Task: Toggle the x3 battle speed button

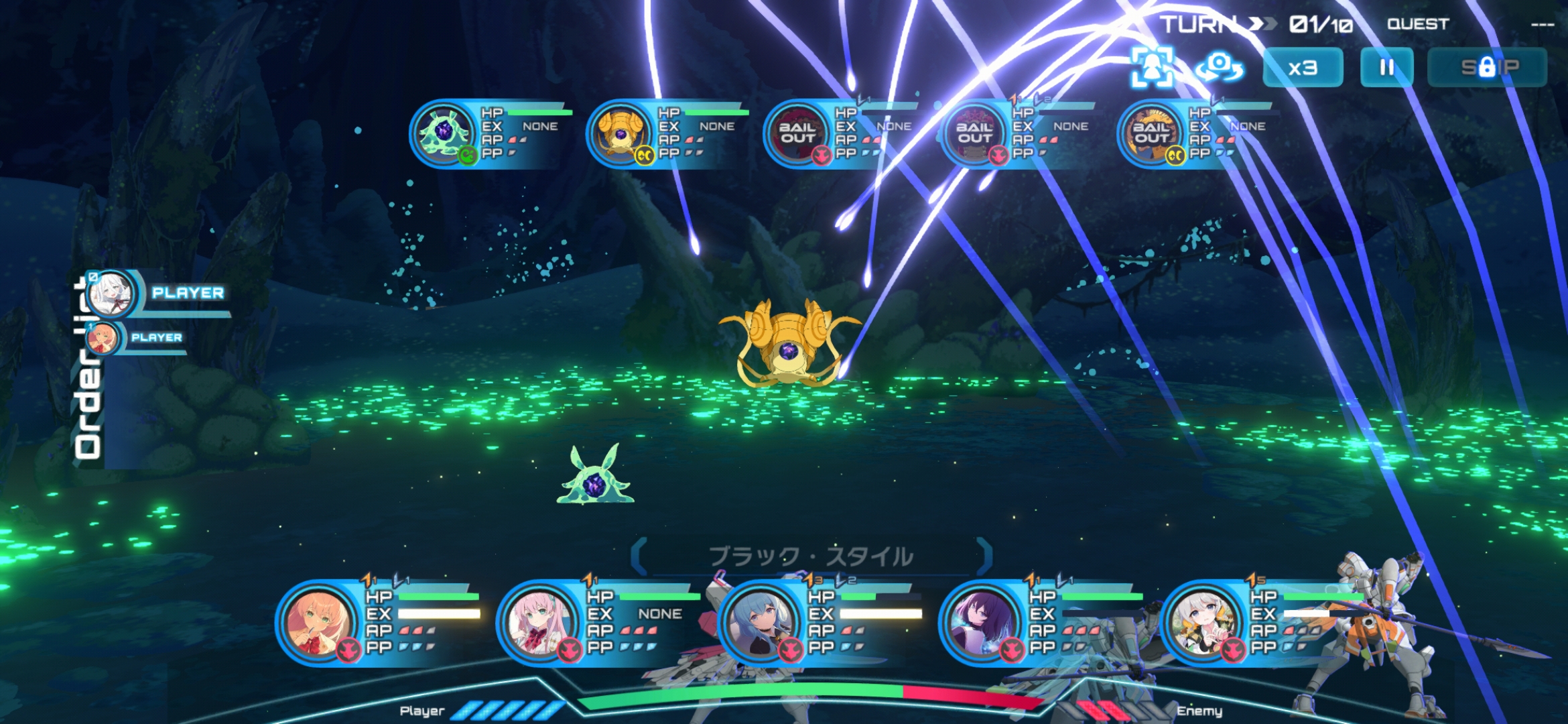Action: (1303, 68)
